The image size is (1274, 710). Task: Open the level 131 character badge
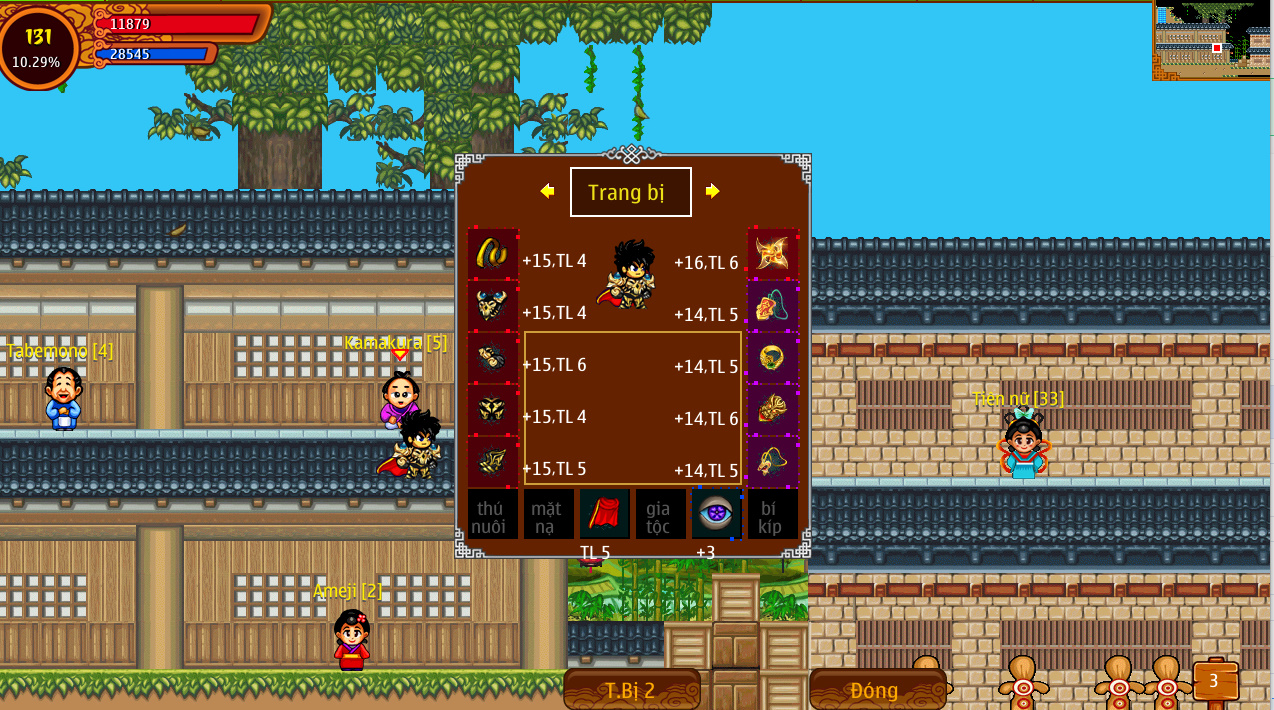coord(38,47)
